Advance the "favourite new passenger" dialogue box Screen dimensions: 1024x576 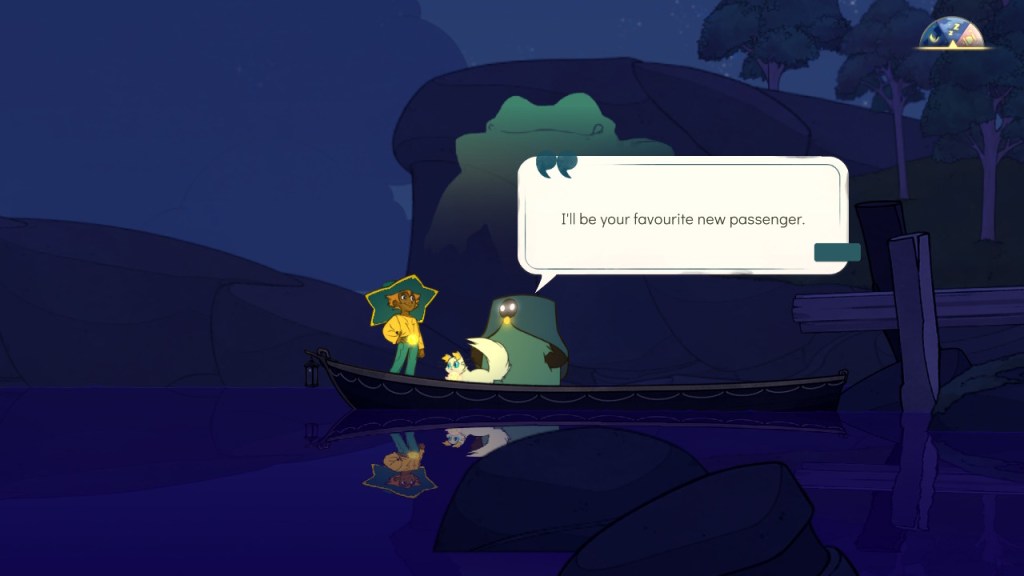[x=681, y=218]
